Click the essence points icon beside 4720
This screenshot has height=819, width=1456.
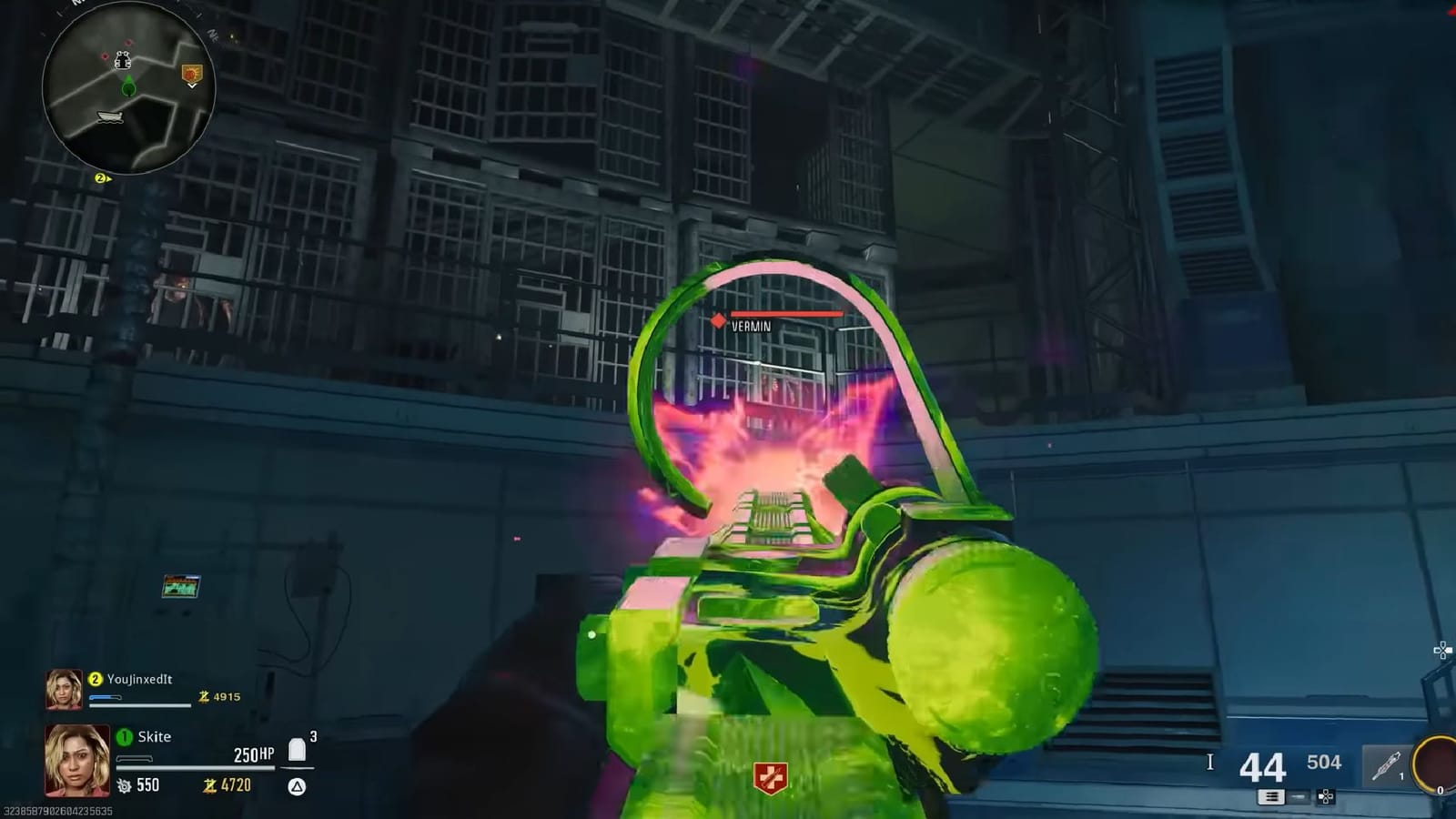coord(210,785)
